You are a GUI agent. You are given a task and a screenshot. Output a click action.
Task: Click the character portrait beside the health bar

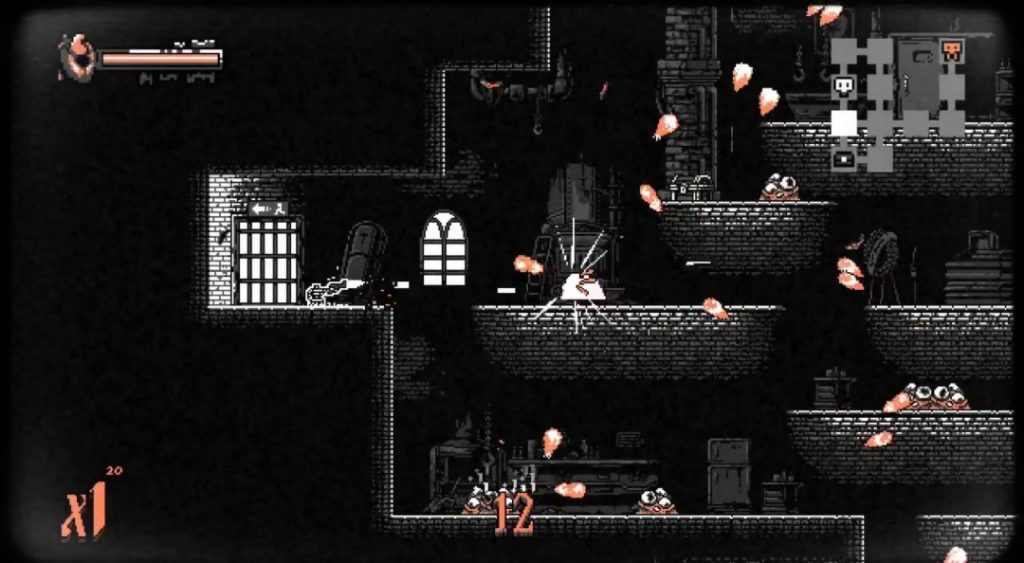pyautogui.click(x=76, y=57)
